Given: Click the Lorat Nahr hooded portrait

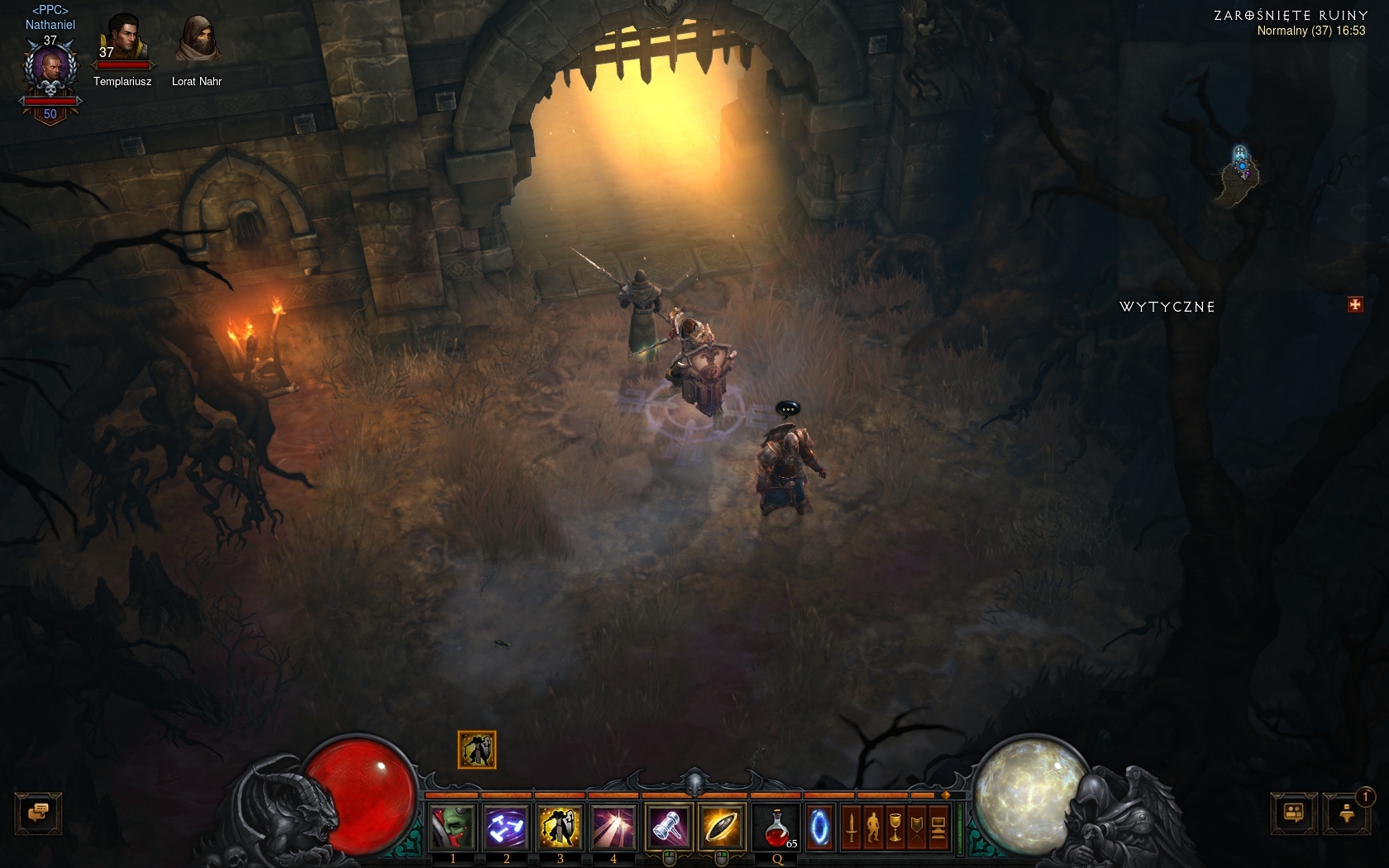Looking at the screenshot, I should point(197,39).
